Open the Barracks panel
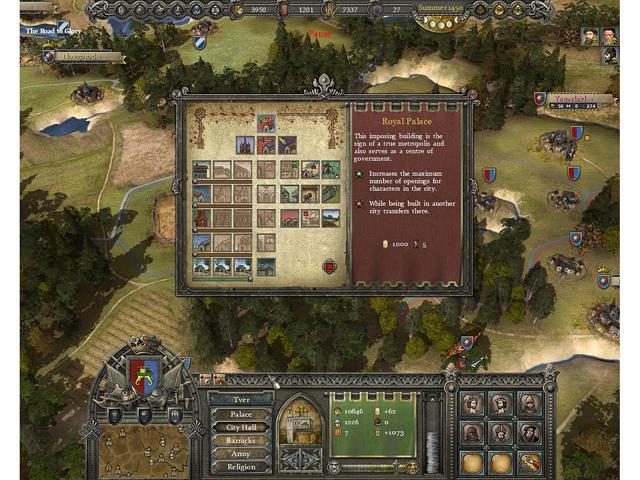640x480 pixels. pyautogui.click(x=241, y=440)
